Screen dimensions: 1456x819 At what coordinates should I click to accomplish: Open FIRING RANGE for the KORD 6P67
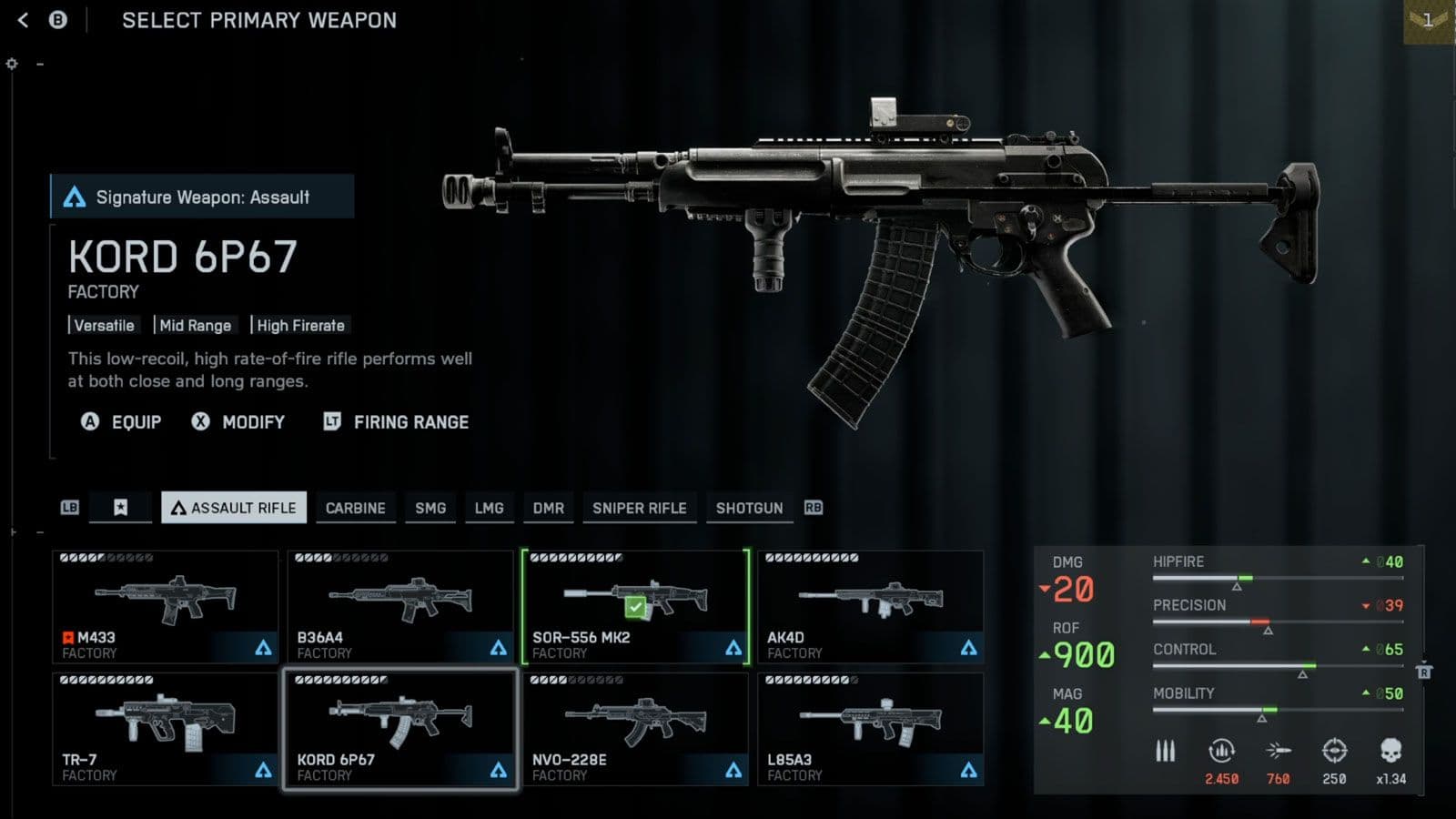click(411, 421)
